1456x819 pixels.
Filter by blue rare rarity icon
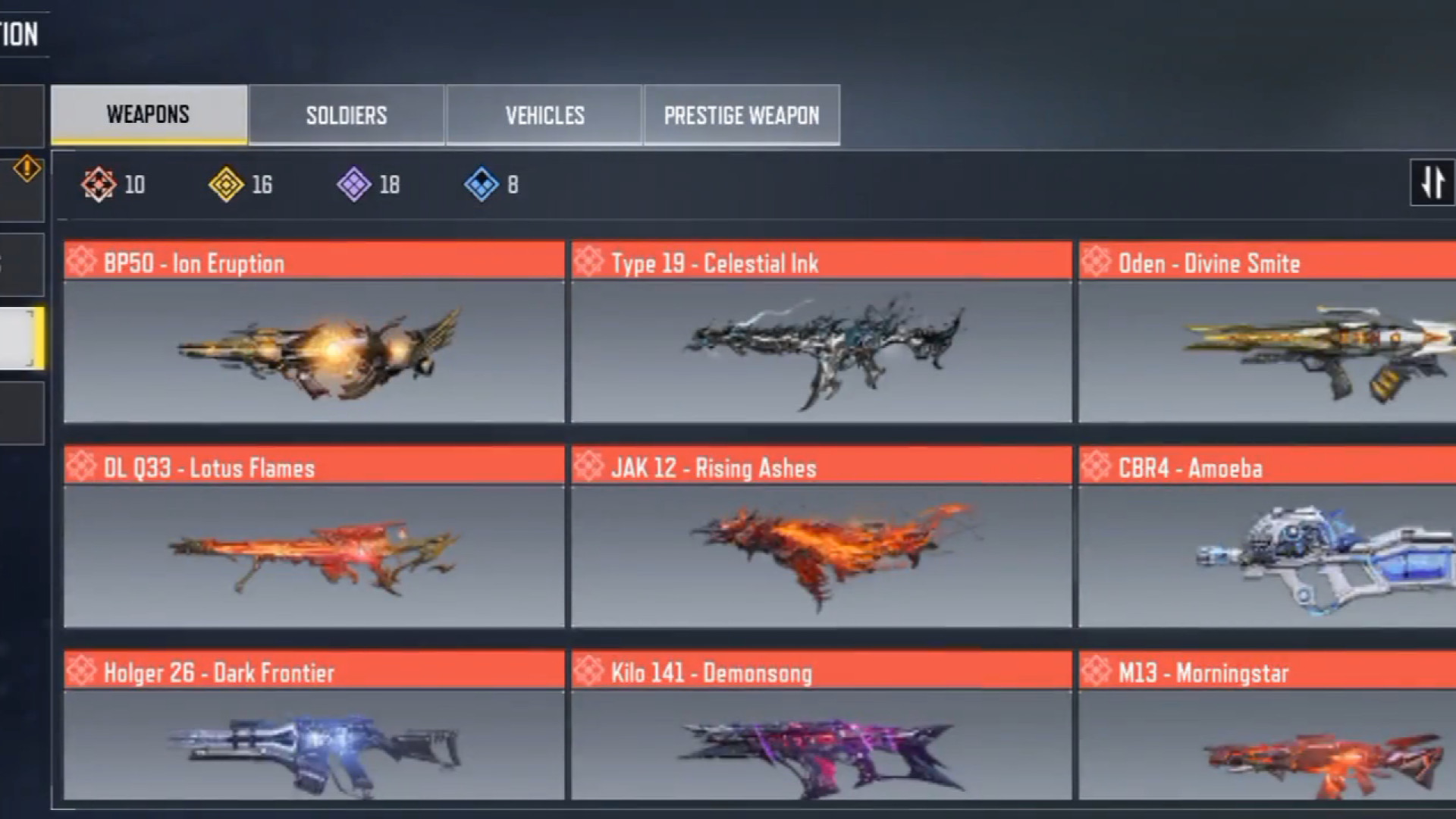(482, 184)
